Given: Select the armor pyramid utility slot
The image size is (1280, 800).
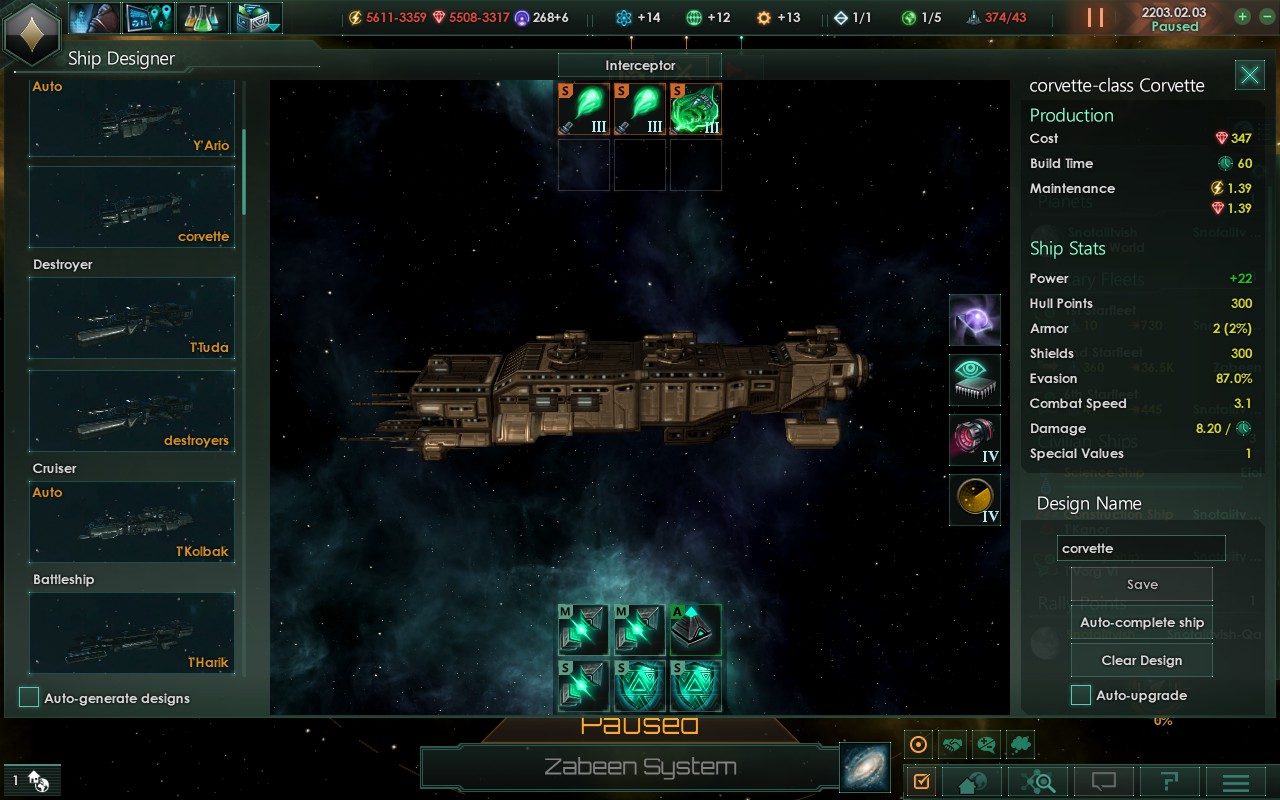Looking at the screenshot, I should point(695,630).
